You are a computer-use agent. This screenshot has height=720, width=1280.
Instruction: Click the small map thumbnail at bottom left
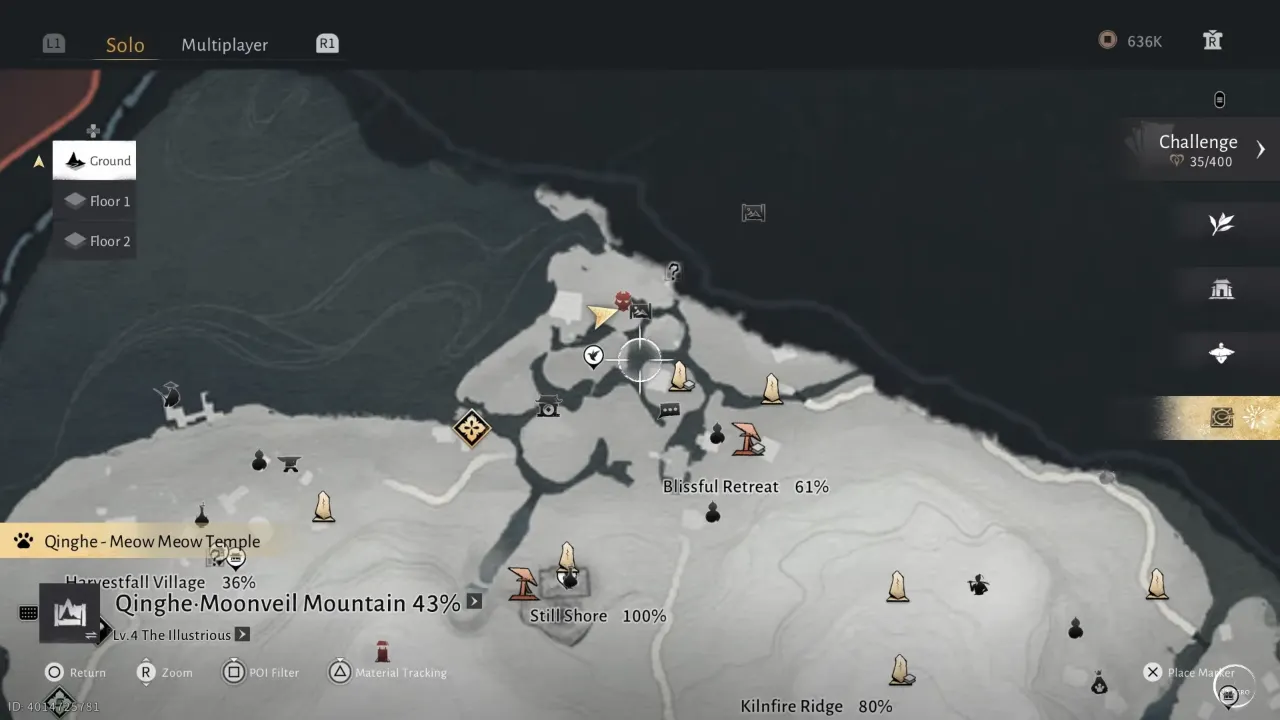(68, 612)
